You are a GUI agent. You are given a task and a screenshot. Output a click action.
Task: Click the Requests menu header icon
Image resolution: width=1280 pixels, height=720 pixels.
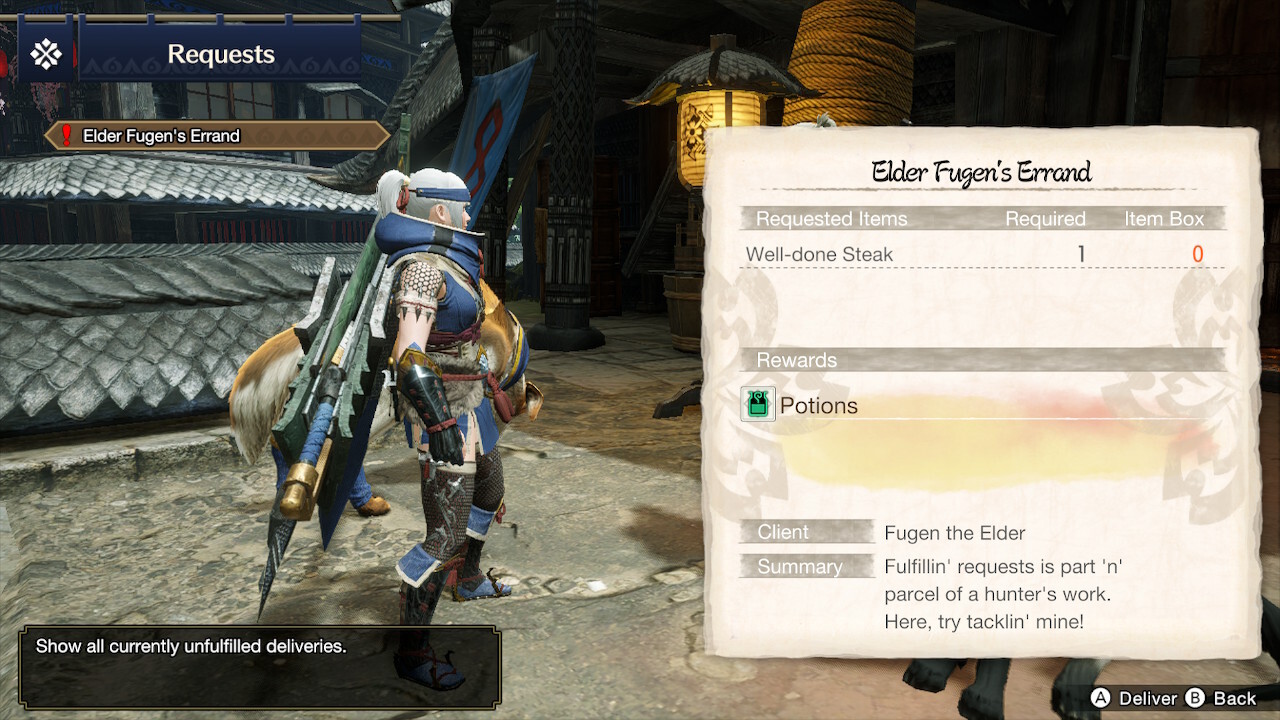tap(46, 54)
